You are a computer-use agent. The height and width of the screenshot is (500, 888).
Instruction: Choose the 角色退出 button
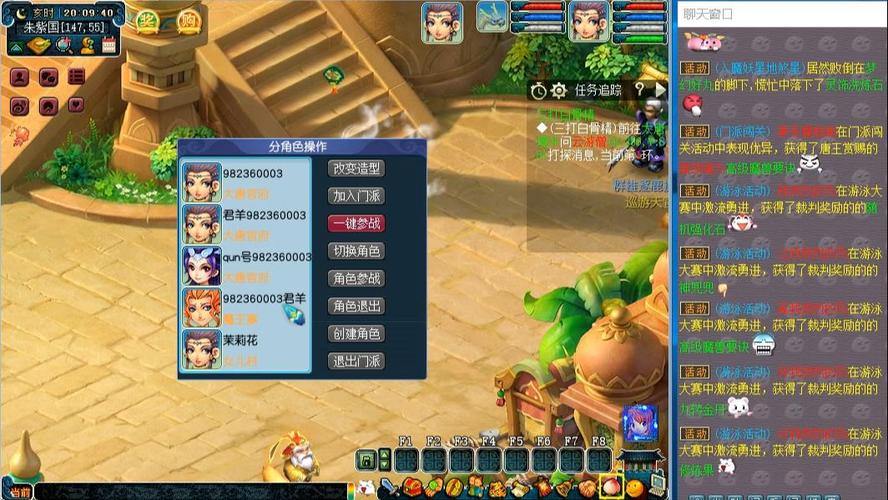(x=357, y=306)
